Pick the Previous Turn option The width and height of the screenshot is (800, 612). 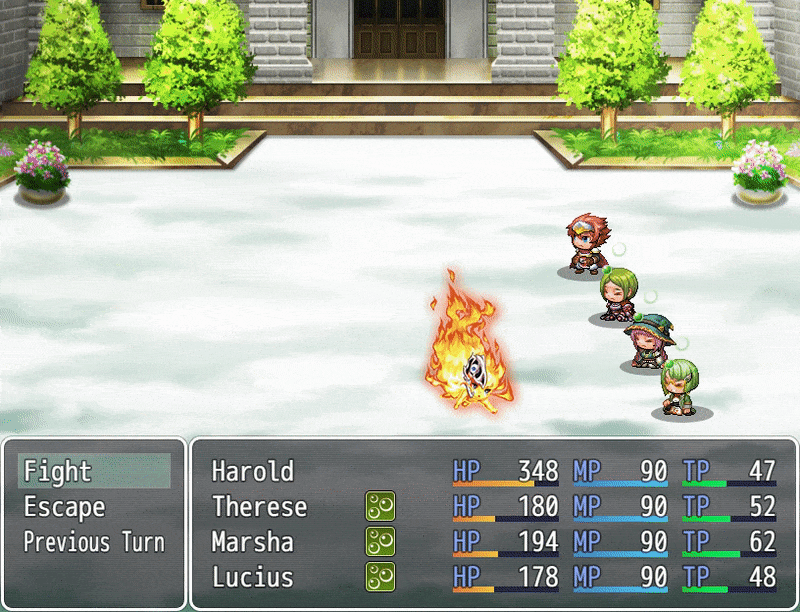93,543
